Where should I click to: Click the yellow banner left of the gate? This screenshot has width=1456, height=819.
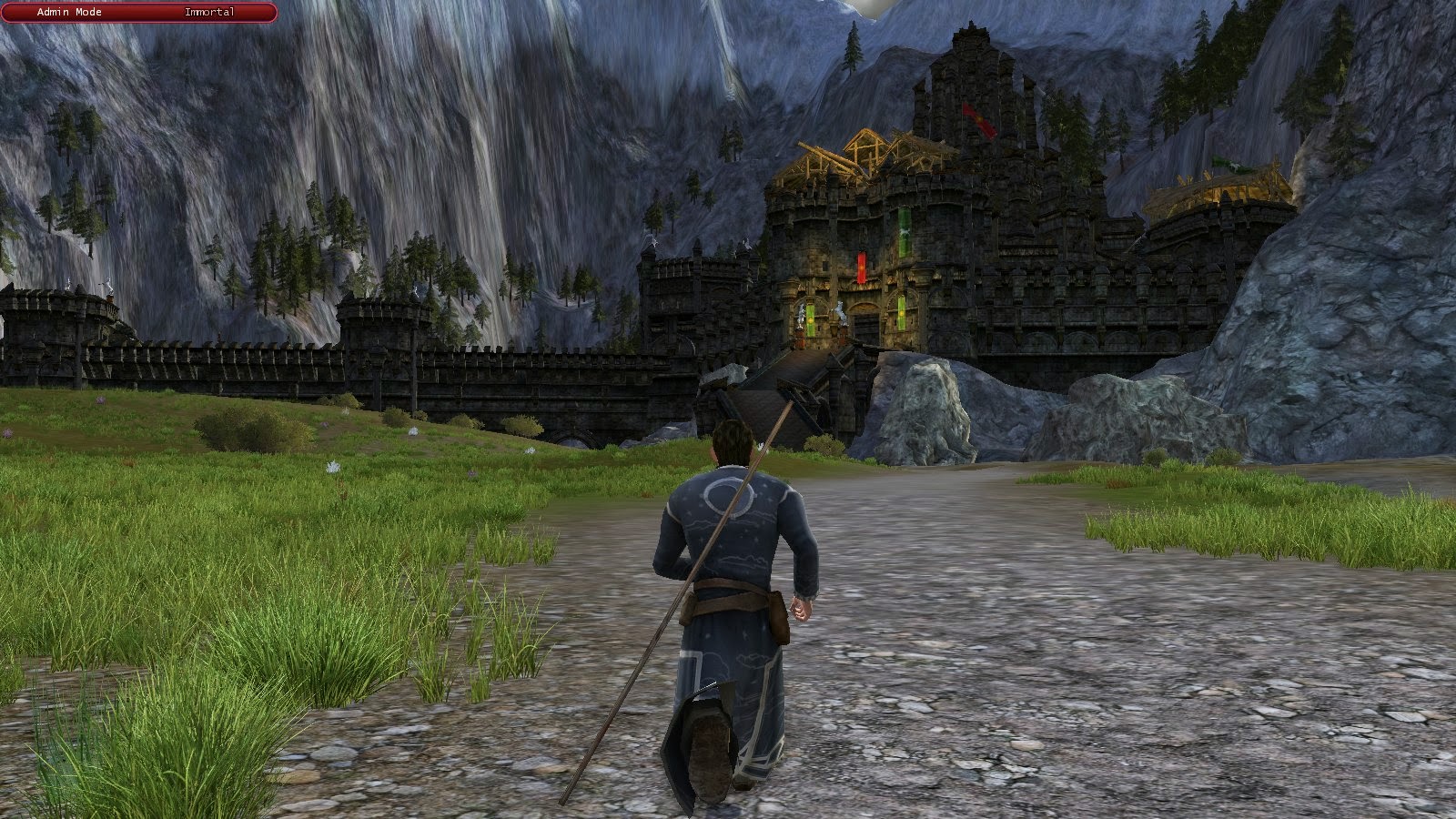[x=810, y=318]
